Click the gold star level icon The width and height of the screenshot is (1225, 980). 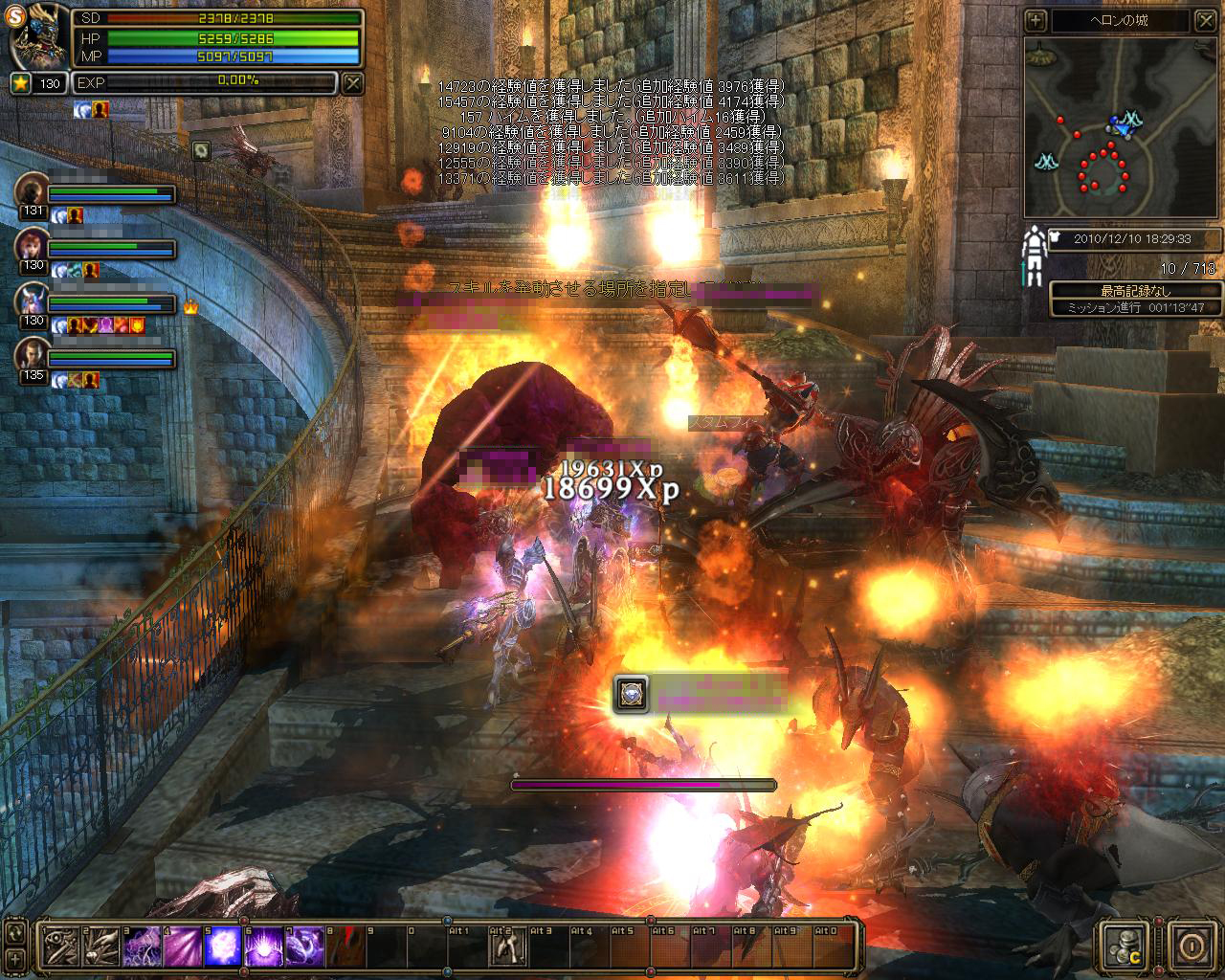21,83
